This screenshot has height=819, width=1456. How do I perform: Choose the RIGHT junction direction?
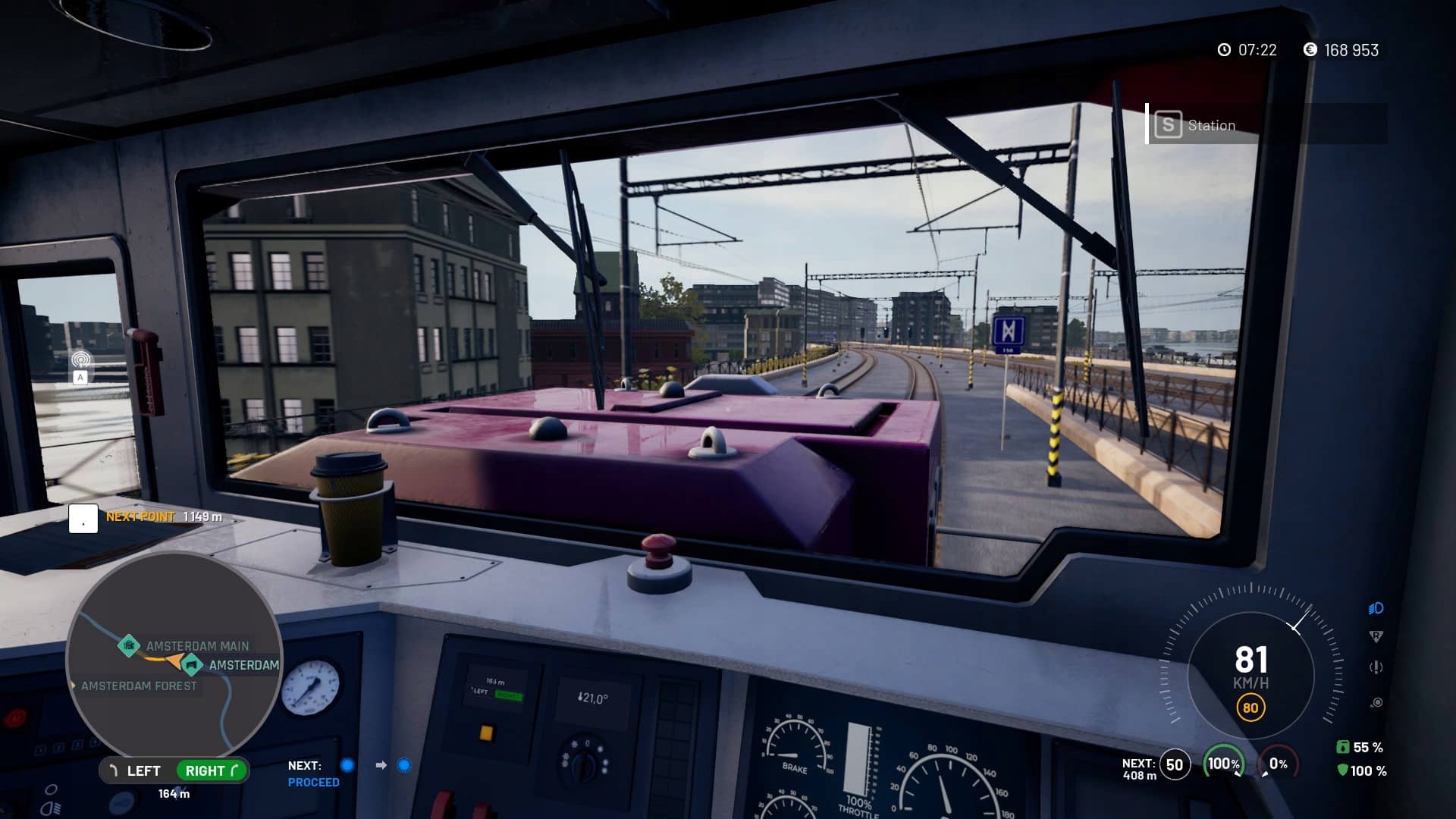click(x=212, y=770)
